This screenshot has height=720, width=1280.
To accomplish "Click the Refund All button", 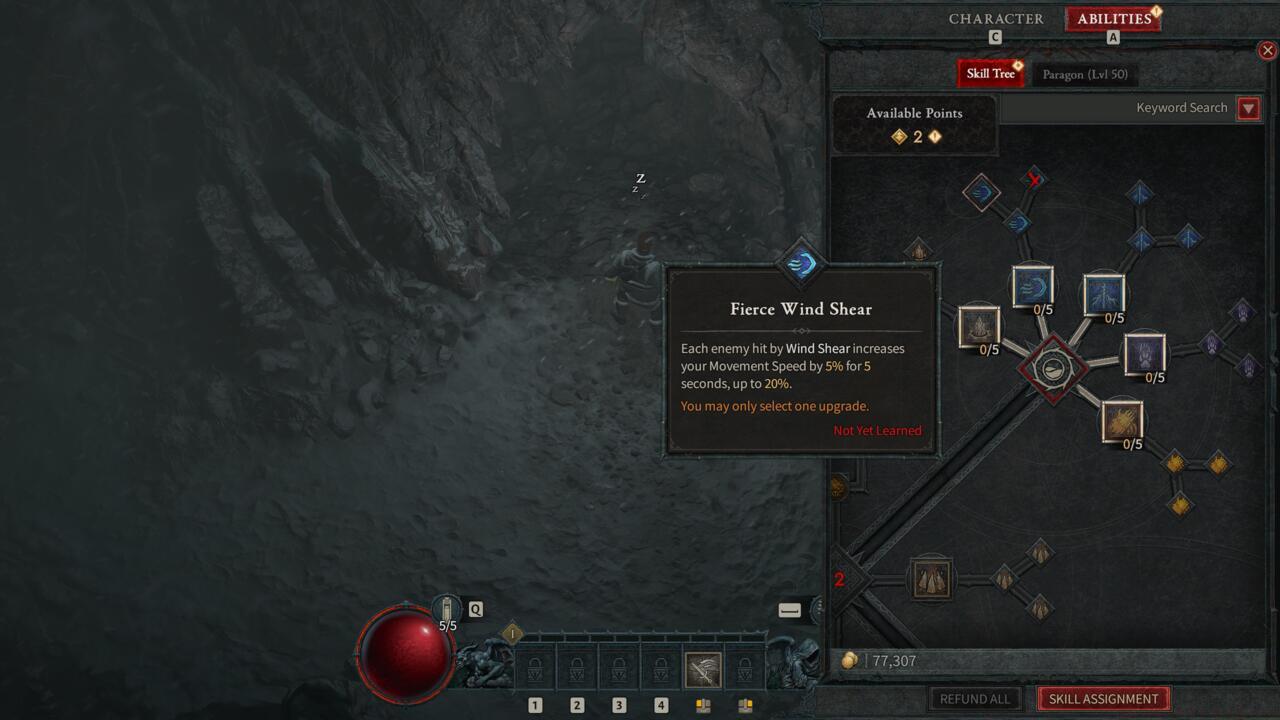I will click(975, 699).
